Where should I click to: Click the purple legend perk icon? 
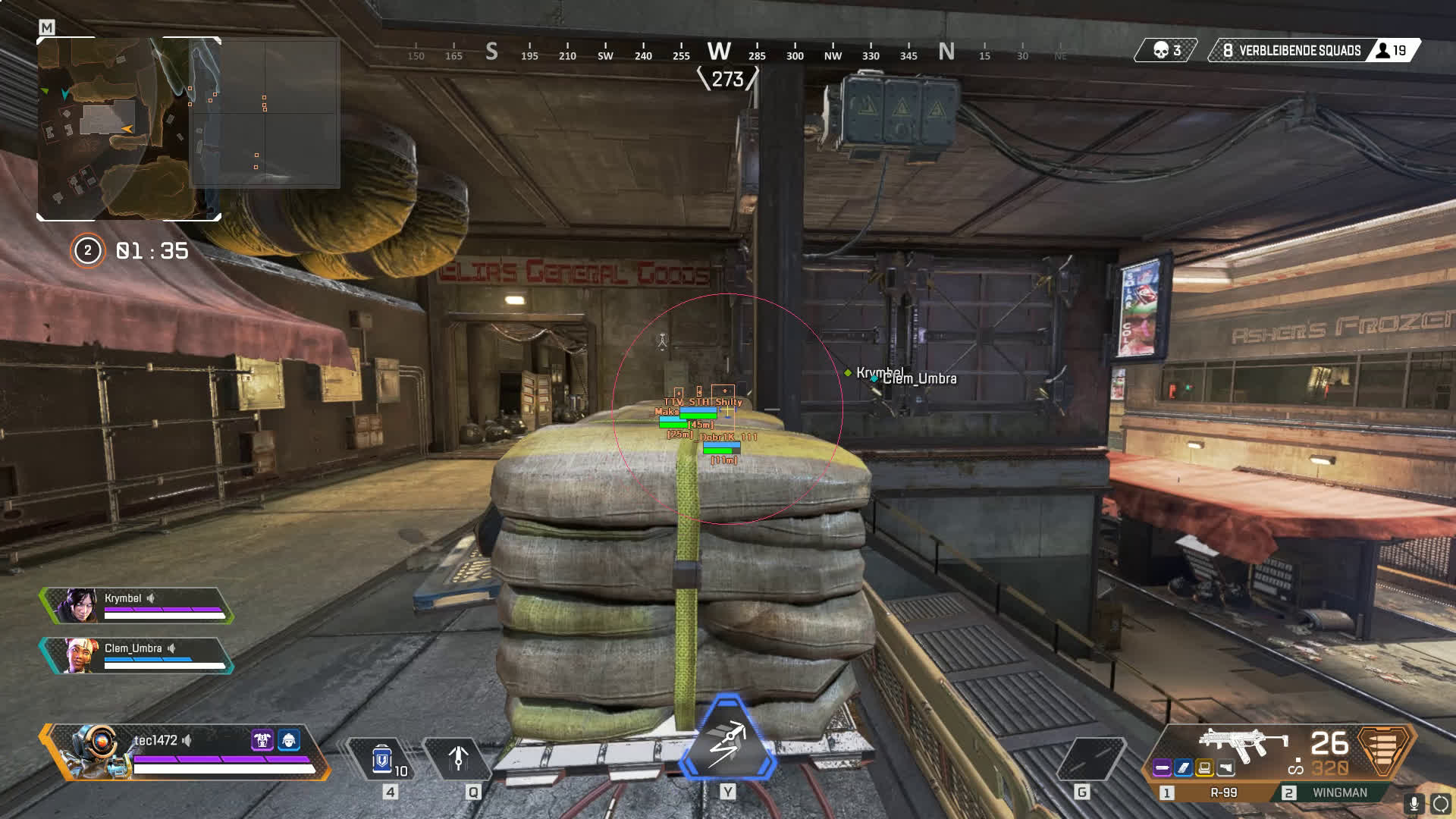pos(262,739)
